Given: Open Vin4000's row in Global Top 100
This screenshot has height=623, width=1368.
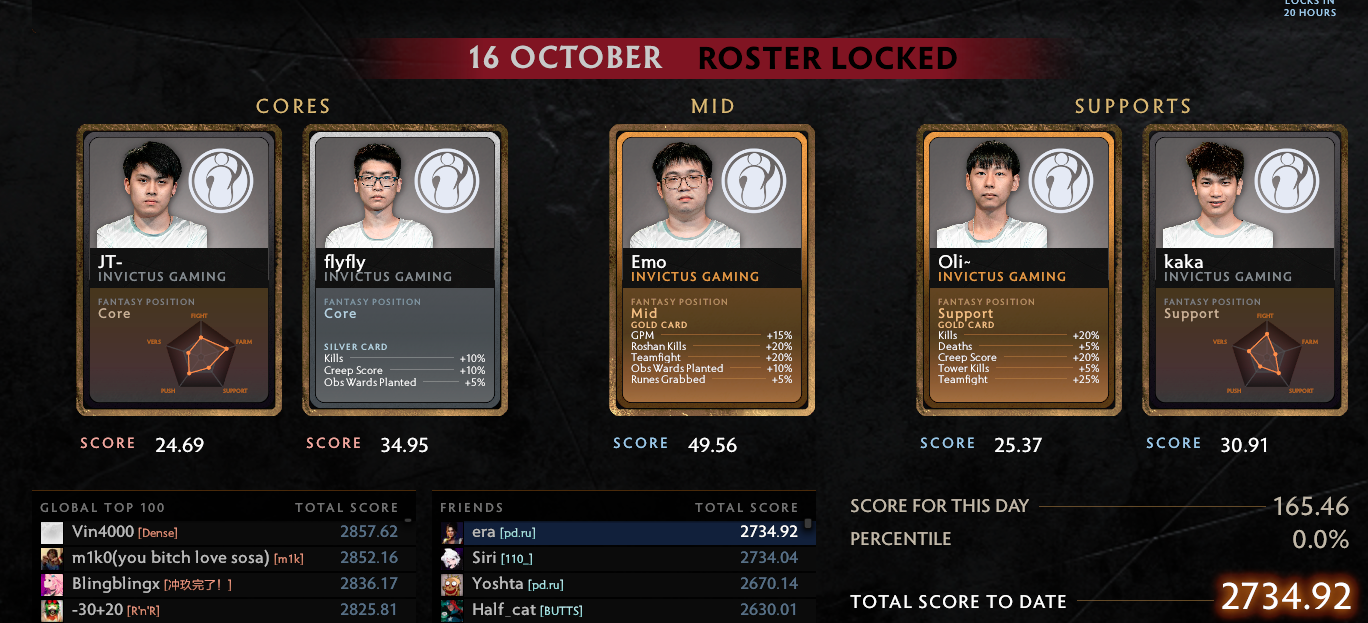Looking at the screenshot, I should 220,532.
